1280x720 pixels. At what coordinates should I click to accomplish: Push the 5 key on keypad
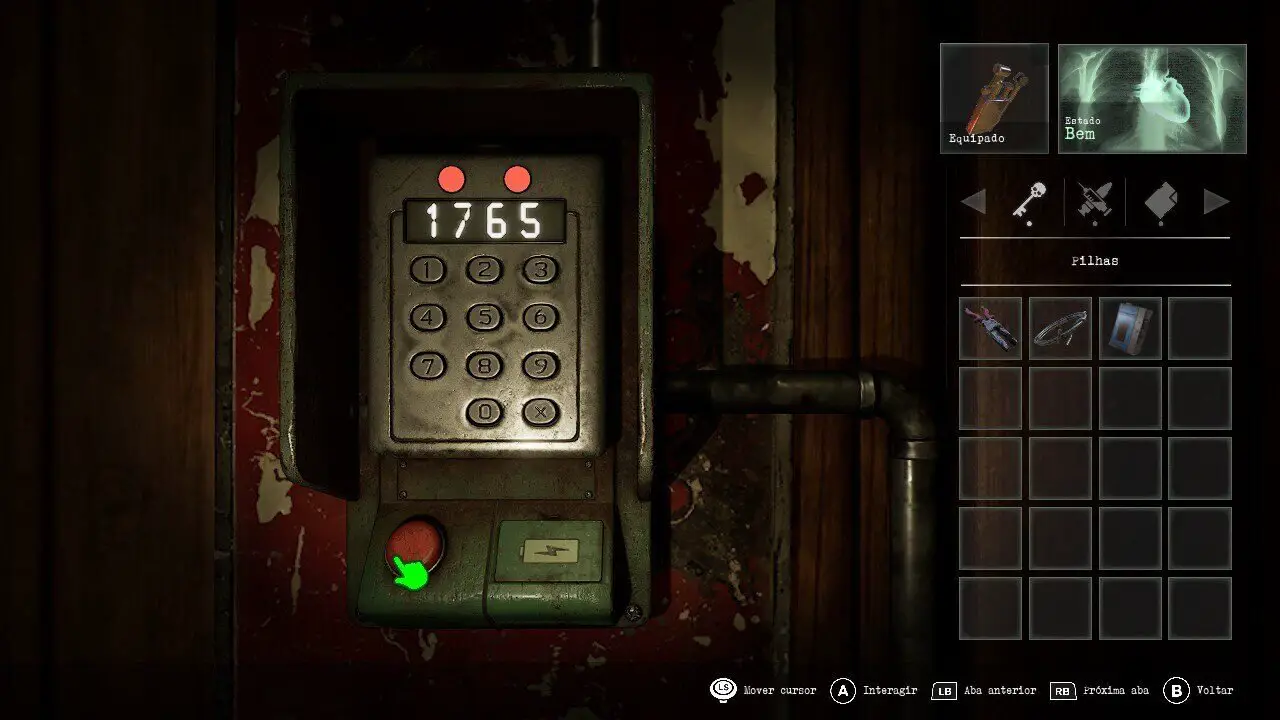point(485,318)
